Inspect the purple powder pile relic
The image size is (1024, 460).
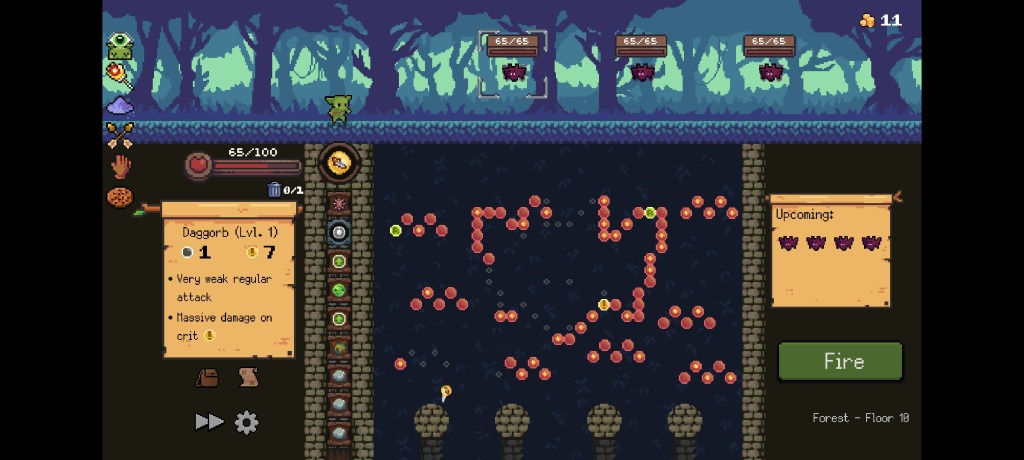(x=119, y=105)
